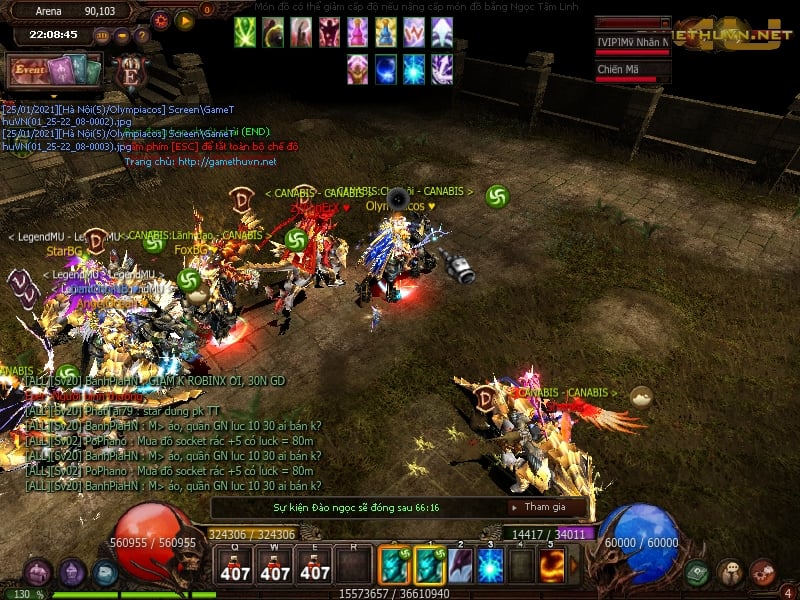The height and width of the screenshot is (600, 800).
Task: Toggle the 3D camera button
Action: coord(101,35)
